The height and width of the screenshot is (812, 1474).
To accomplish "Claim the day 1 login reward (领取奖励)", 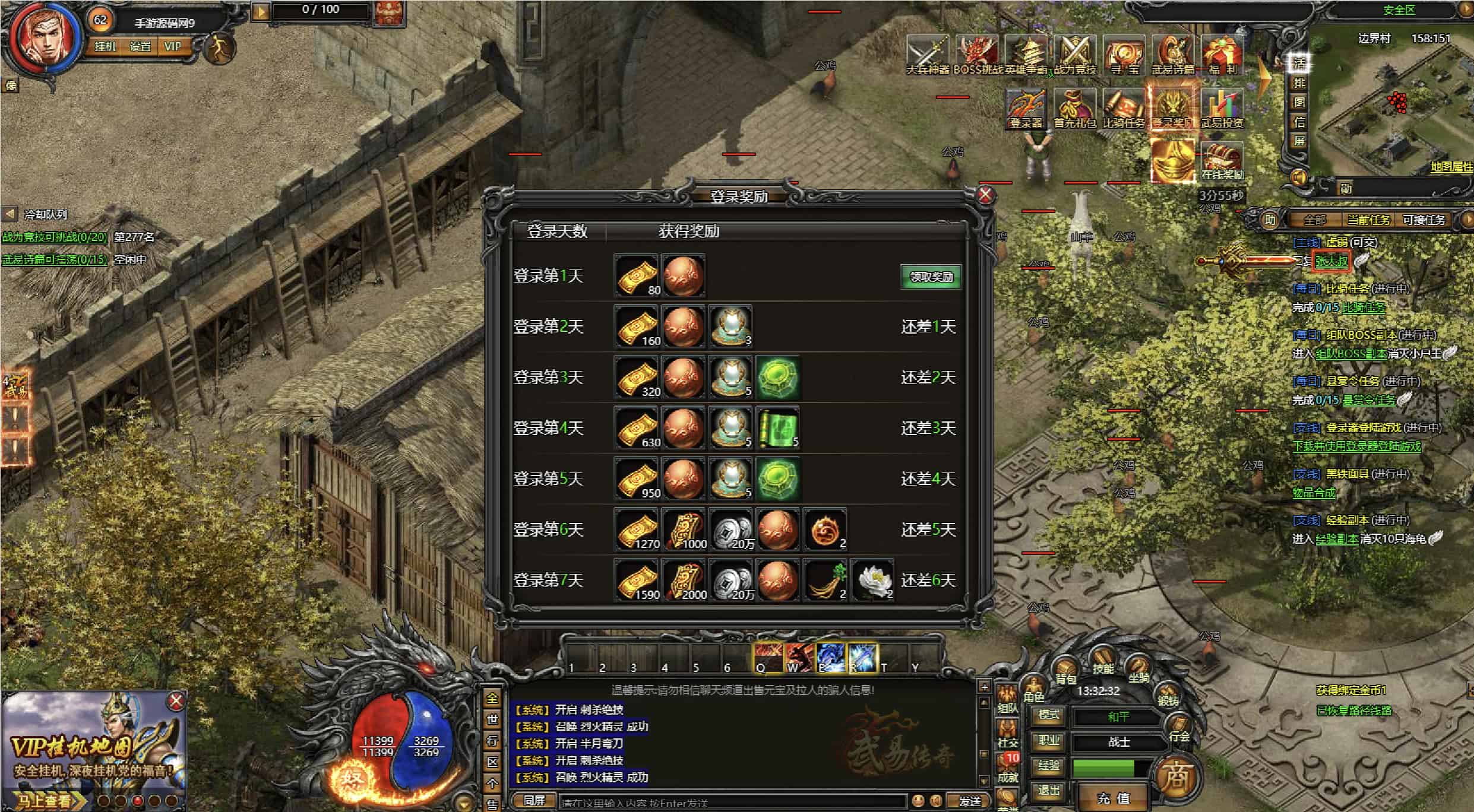I will (931, 277).
